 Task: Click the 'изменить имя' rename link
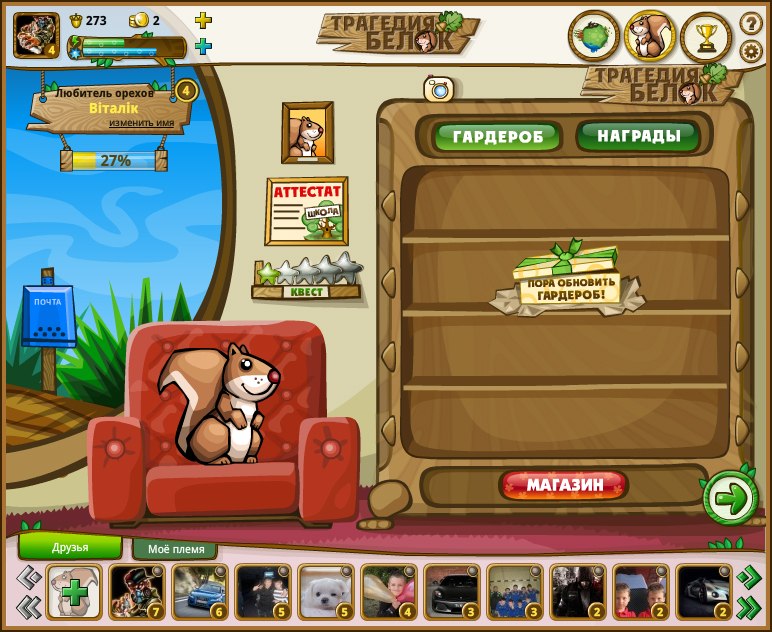141,123
